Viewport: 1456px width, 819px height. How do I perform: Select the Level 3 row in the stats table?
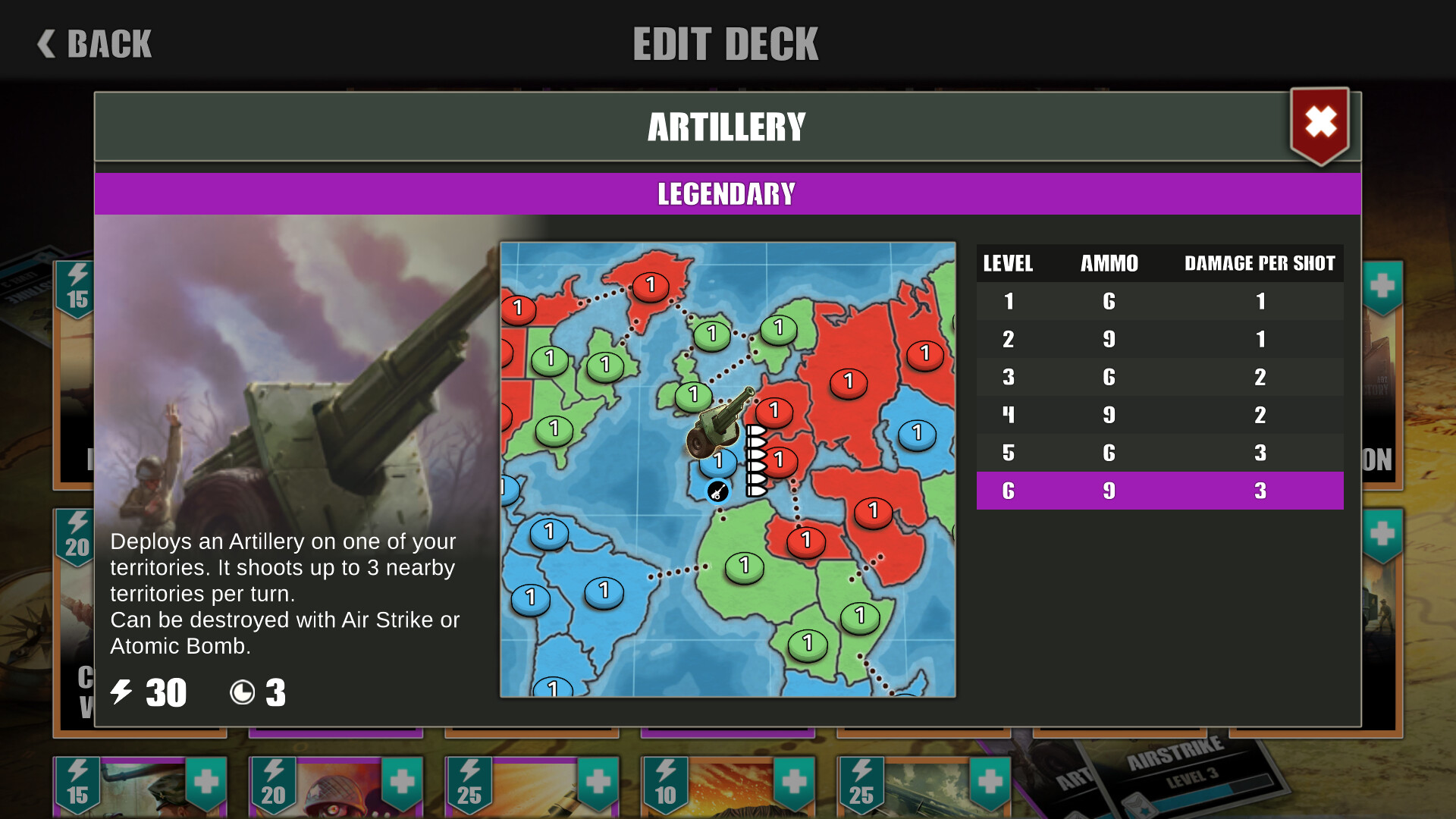coord(1159,377)
